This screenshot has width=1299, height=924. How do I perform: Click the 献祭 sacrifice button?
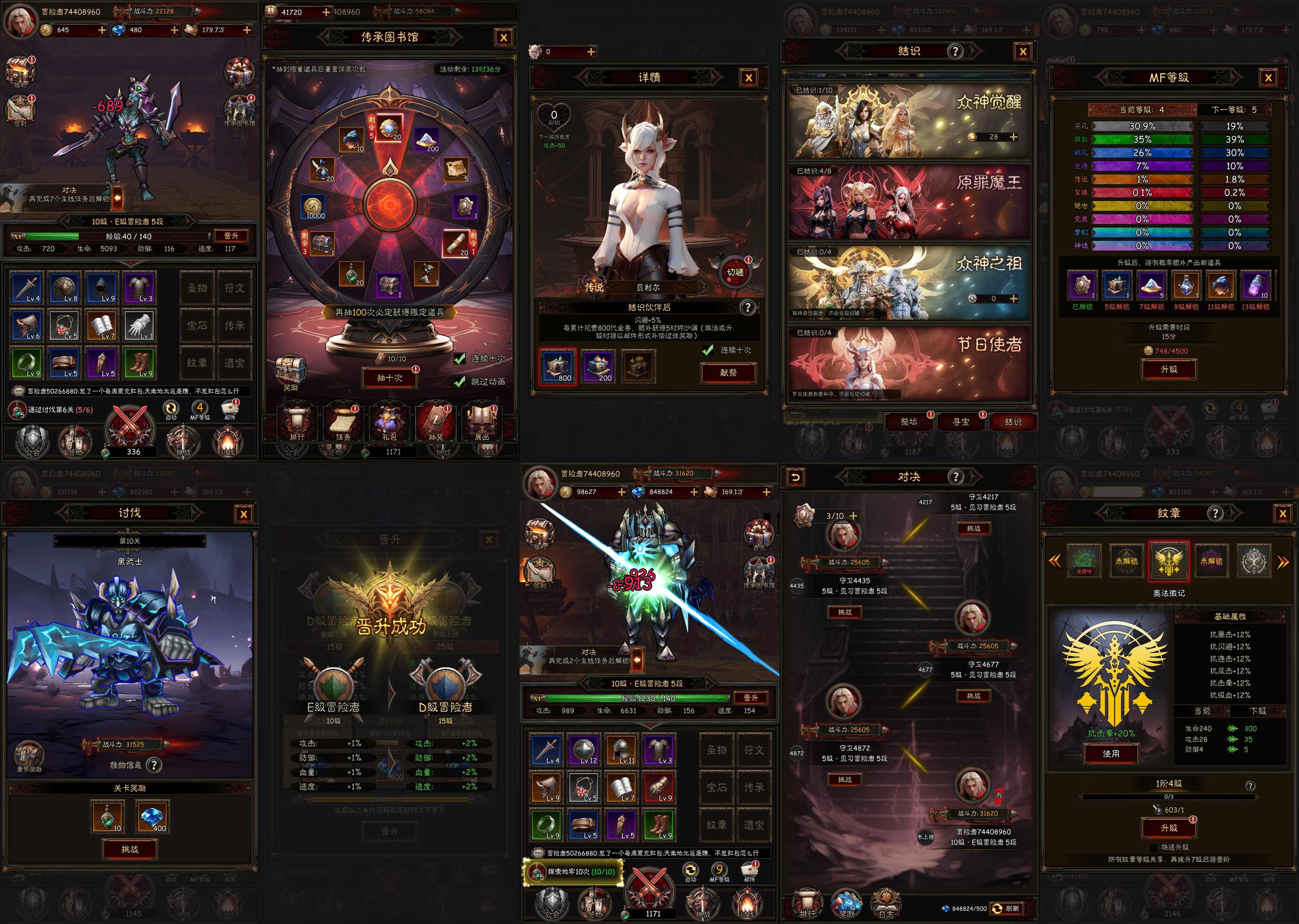[x=728, y=373]
